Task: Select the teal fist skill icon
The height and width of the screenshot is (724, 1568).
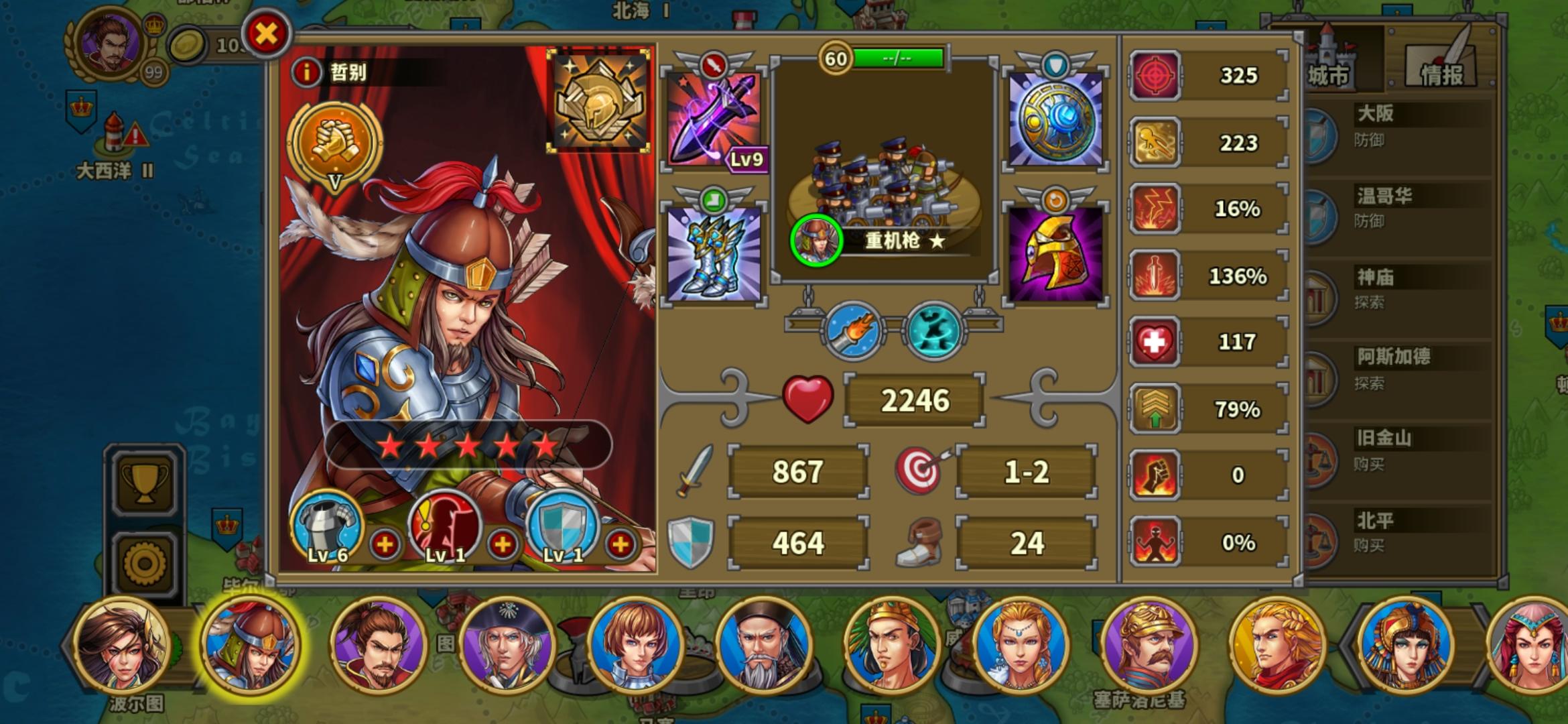Action: [931, 330]
